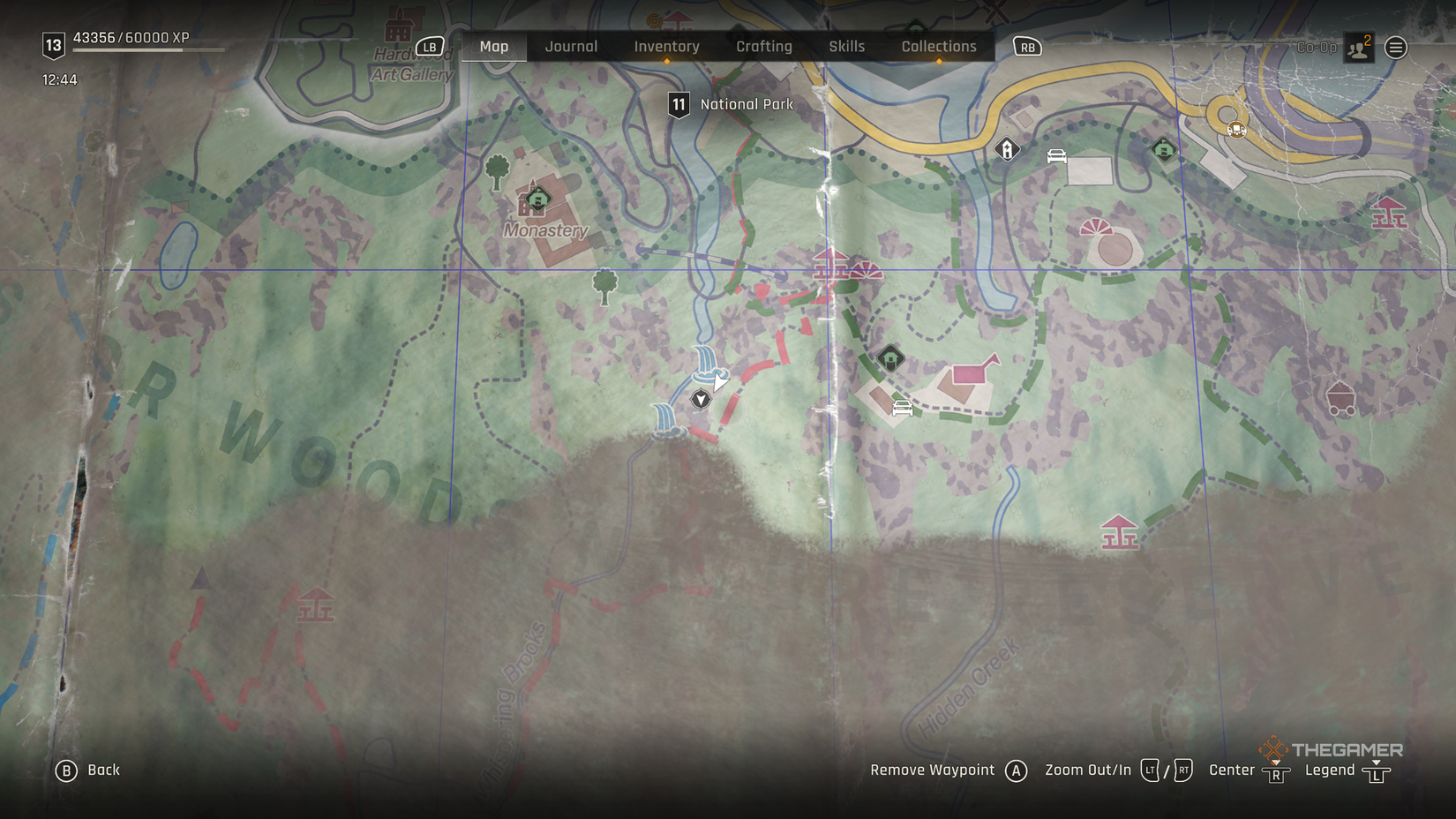
Task: Click the Monastery location marker
Action: coord(537,199)
